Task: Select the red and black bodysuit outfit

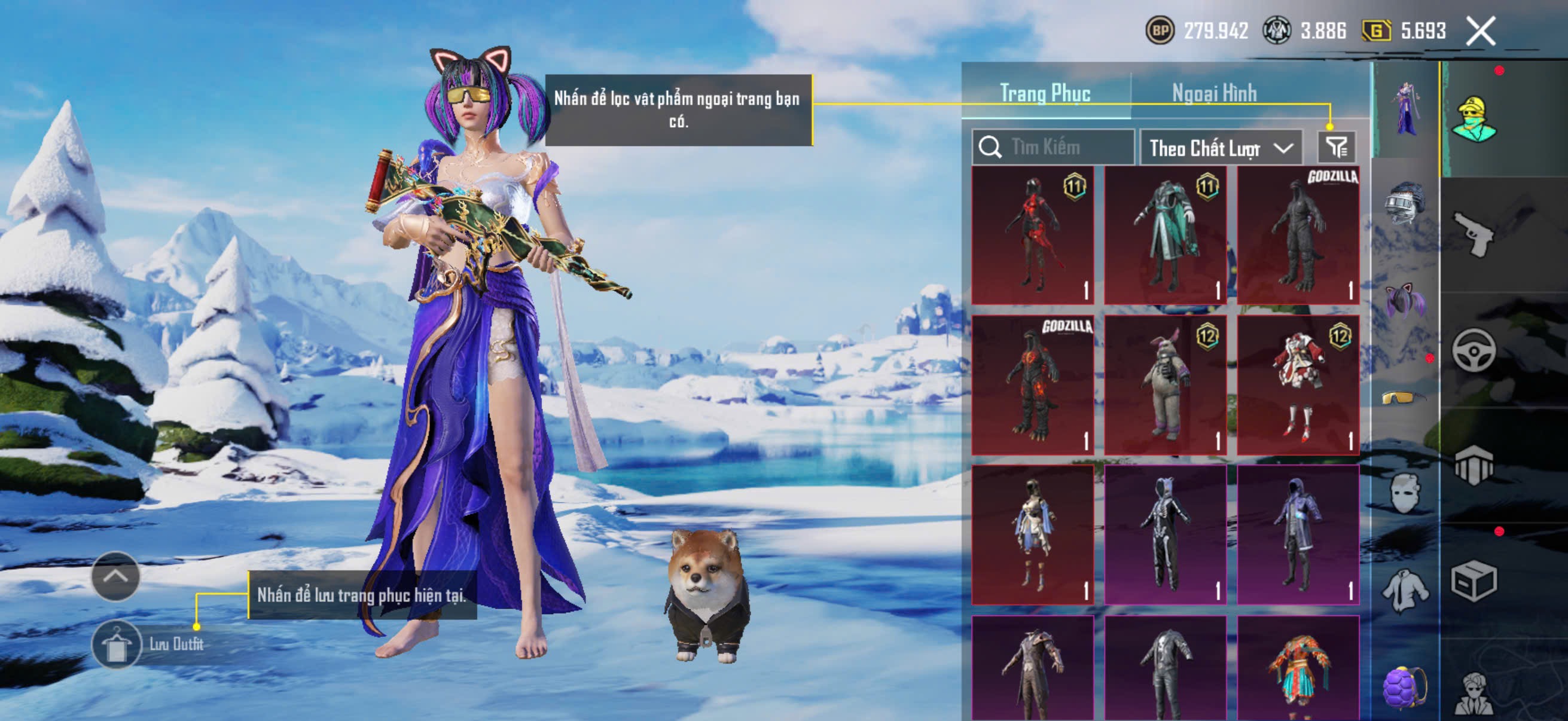Action: point(1032,235)
